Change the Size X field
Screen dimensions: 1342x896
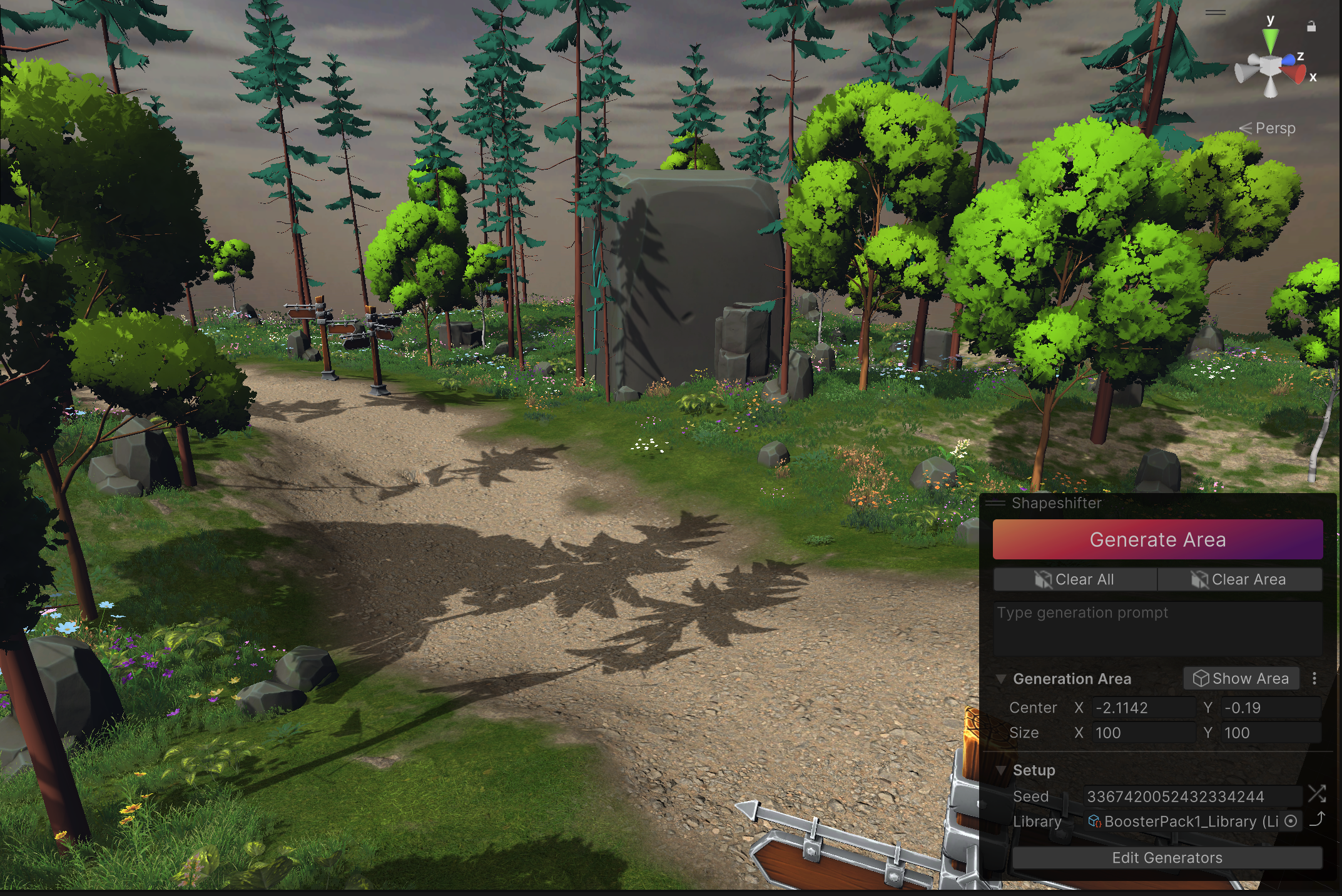[x=1143, y=733]
